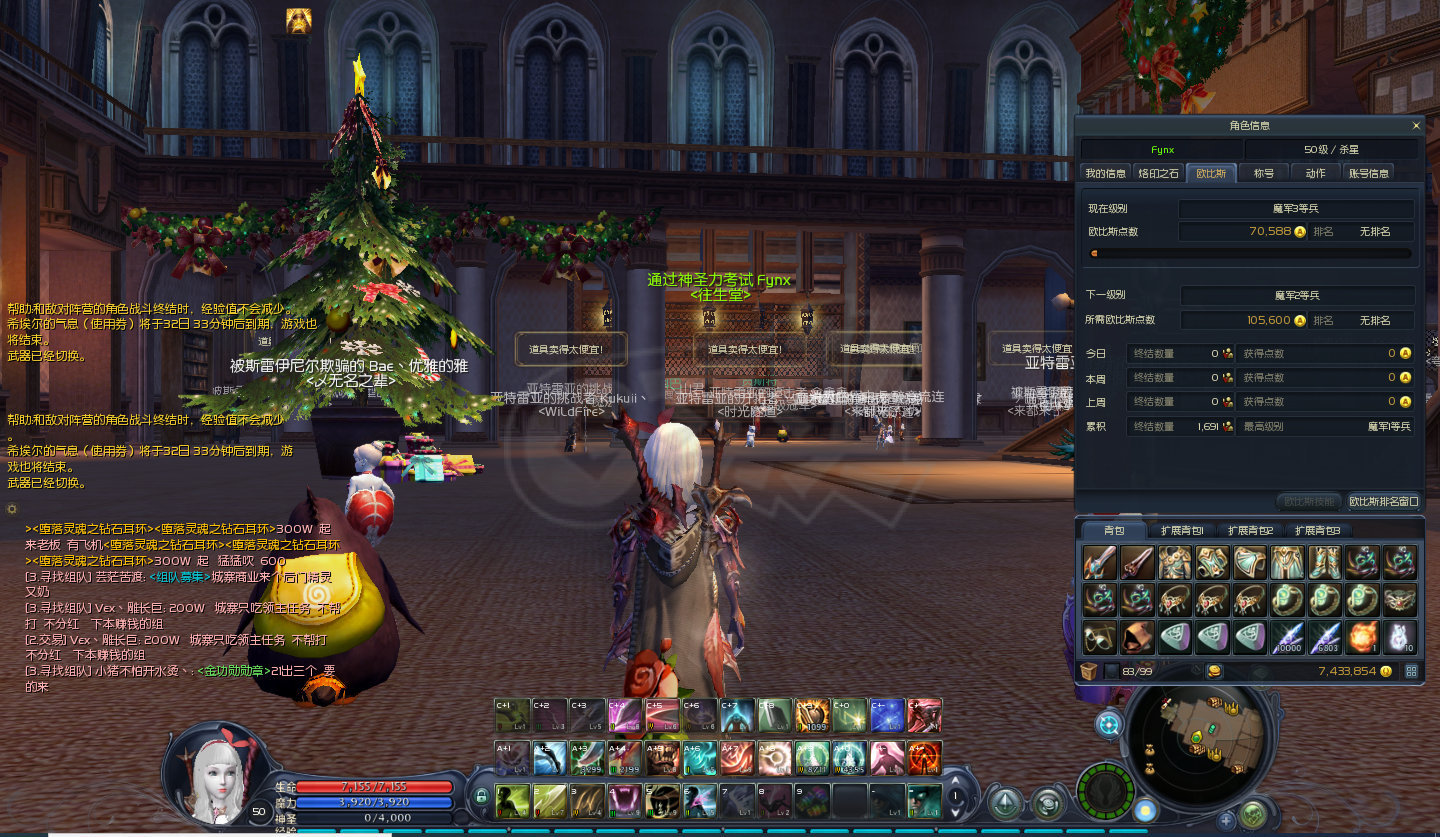This screenshot has width=1440, height=837.
Task: Activate the skill in hotbar slot 1
Action: (x=514, y=798)
